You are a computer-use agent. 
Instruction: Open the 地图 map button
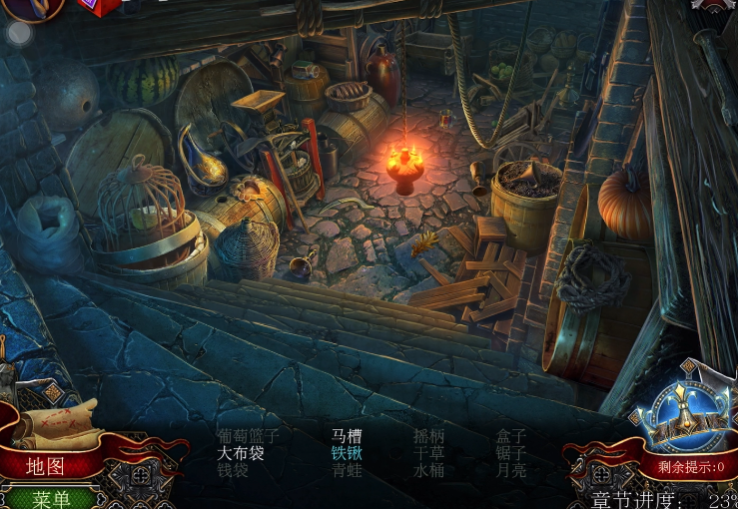point(46,466)
